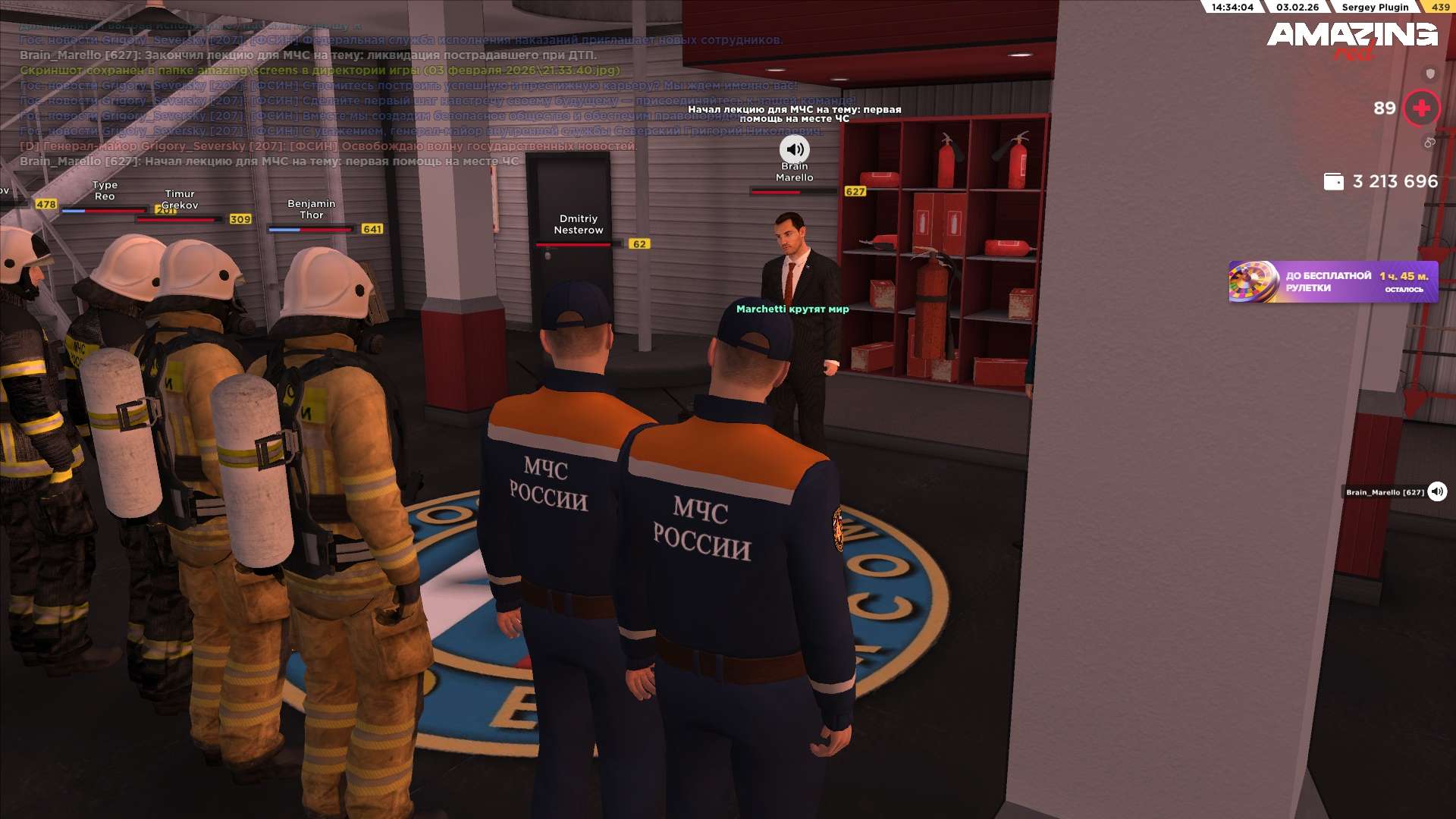The height and width of the screenshot is (819, 1456).
Task: Select the Sergey Plugin name tab
Action: [1374, 7]
